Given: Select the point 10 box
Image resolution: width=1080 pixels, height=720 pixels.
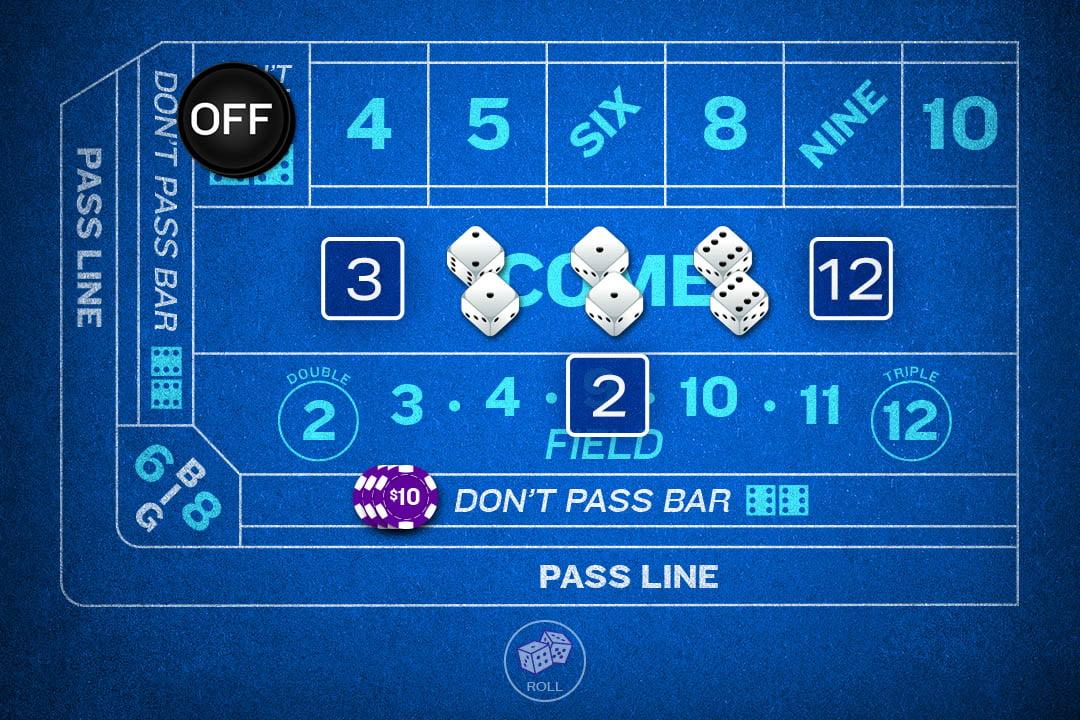Looking at the screenshot, I should click(x=959, y=125).
